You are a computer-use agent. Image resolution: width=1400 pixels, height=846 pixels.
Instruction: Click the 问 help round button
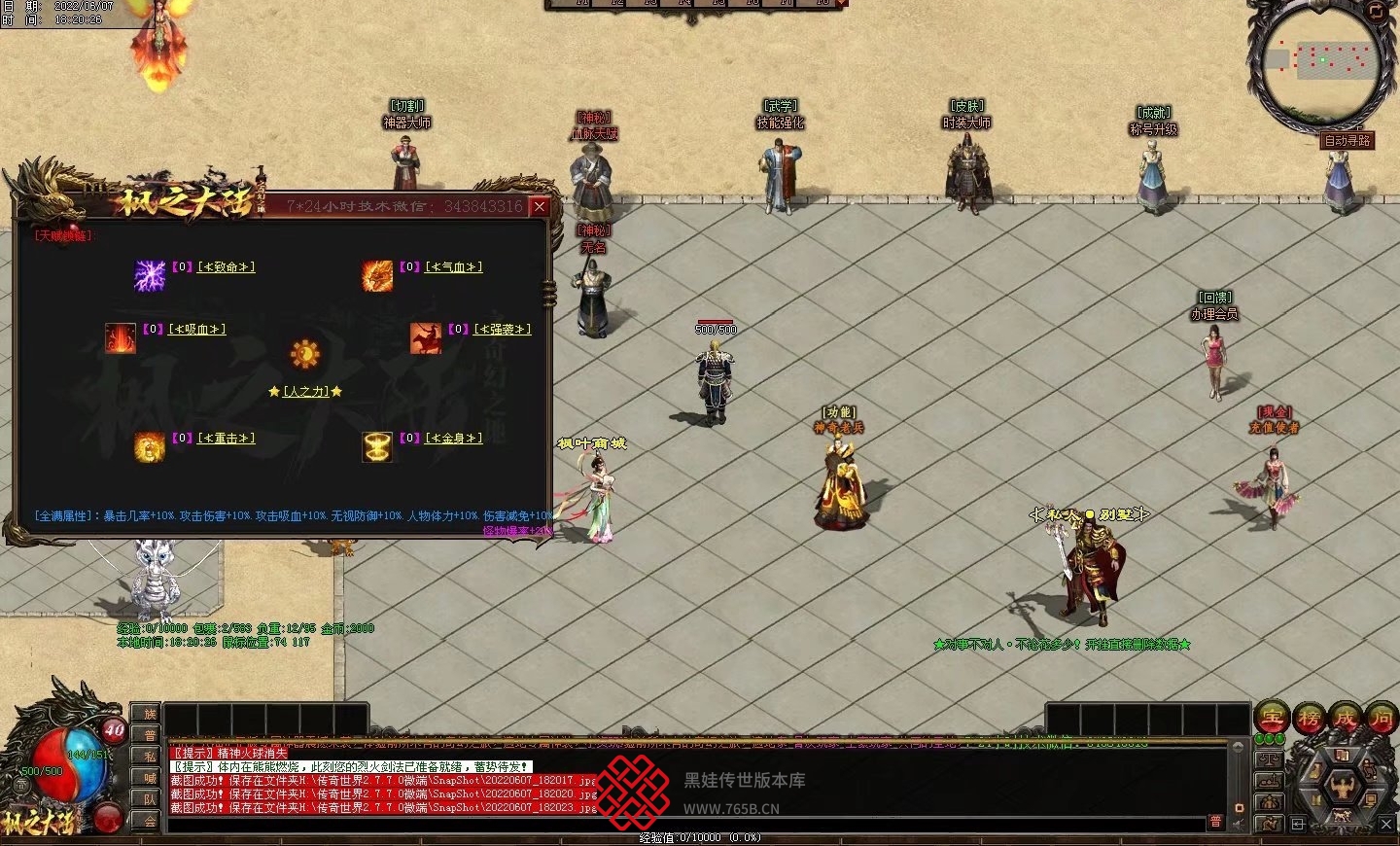1382,719
